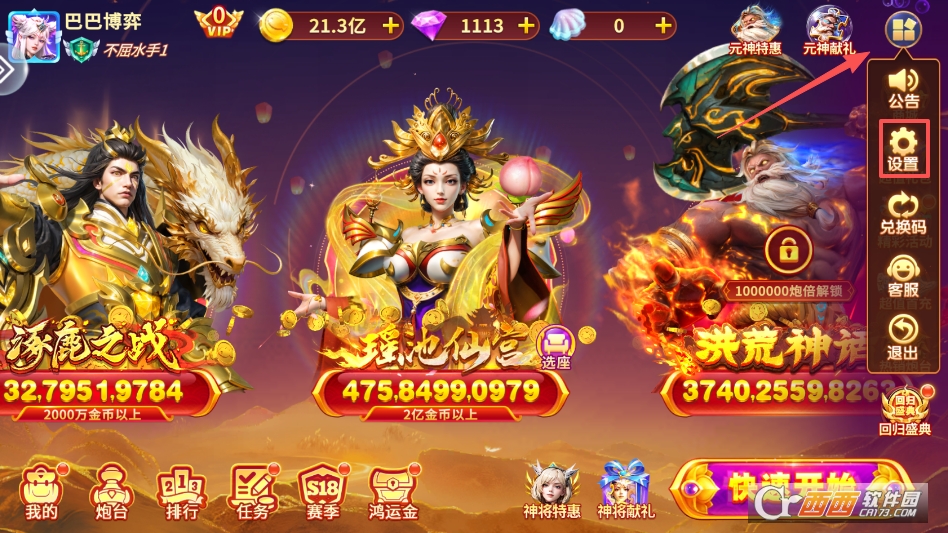The image size is (948, 533).
Task: Add purple diamonds with the plus button
Action: [x=526, y=26]
